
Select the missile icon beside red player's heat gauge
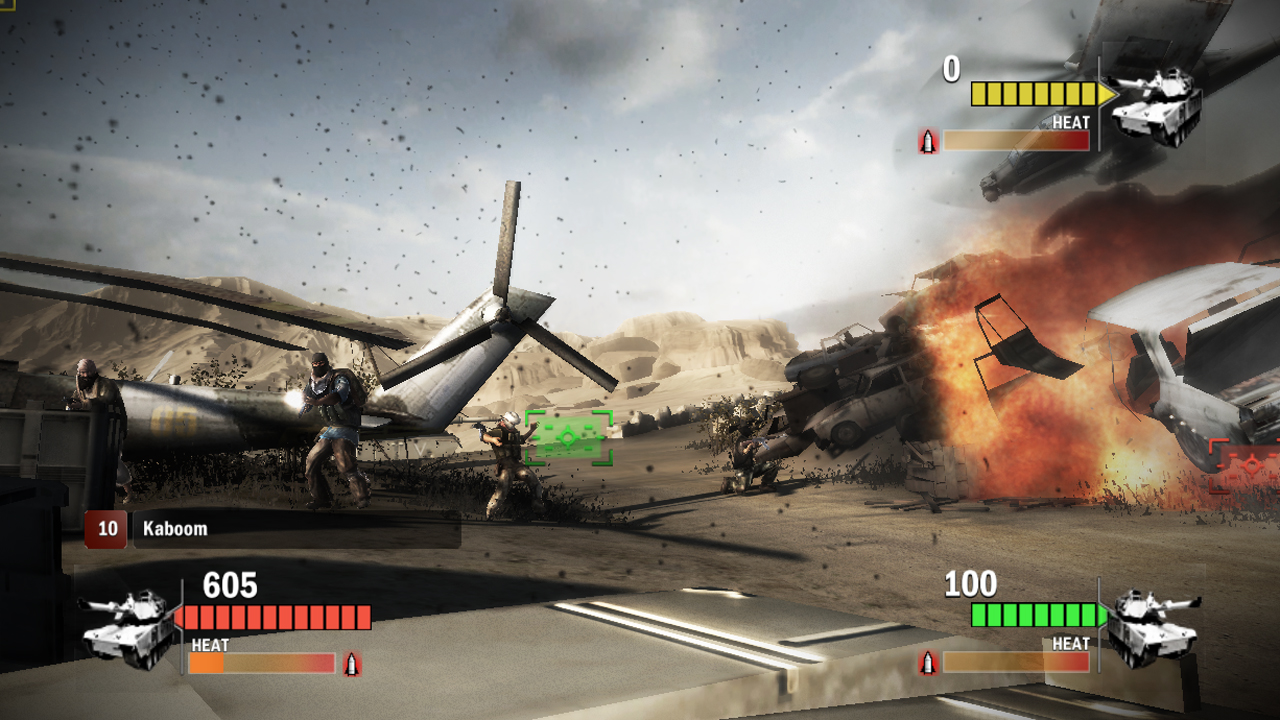[351, 663]
